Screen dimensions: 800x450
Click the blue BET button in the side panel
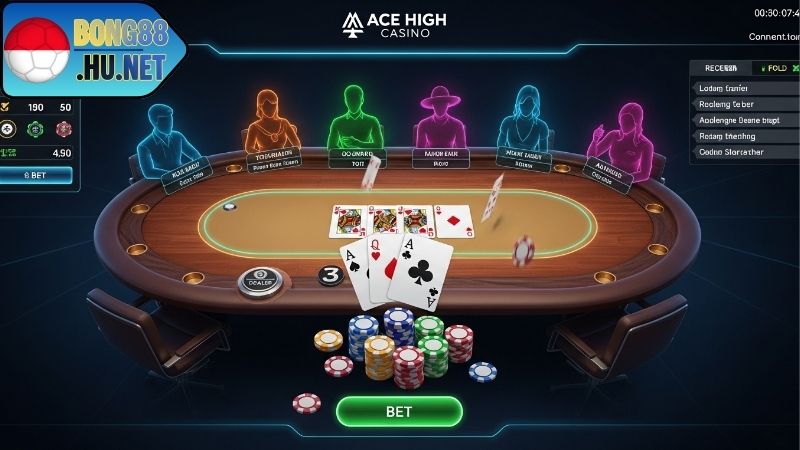36,175
